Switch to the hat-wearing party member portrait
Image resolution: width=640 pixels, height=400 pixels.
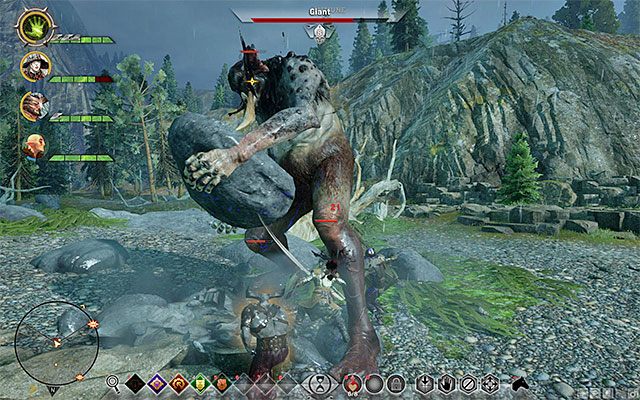[32, 67]
